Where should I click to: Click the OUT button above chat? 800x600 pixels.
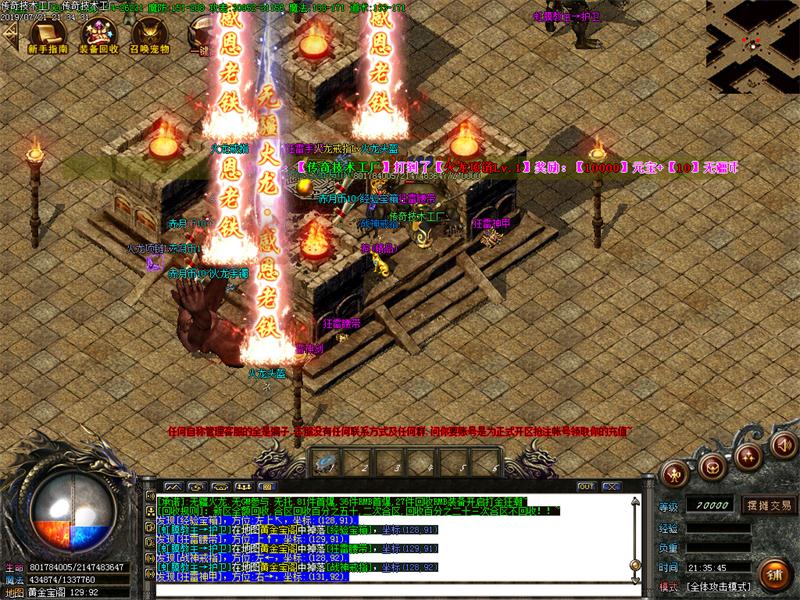point(586,486)
